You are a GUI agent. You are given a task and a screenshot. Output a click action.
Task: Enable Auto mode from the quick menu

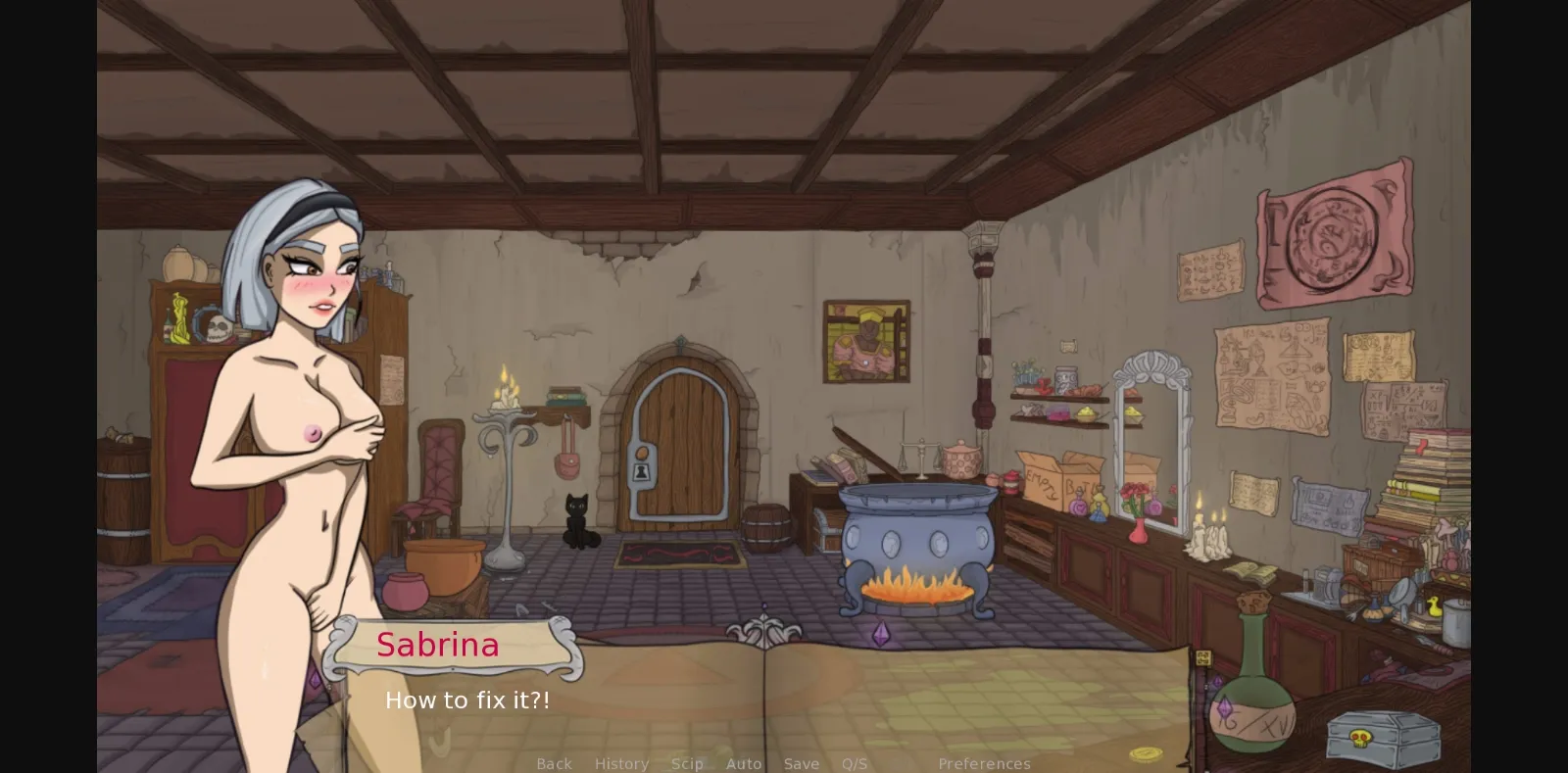[x=744, y=763]
